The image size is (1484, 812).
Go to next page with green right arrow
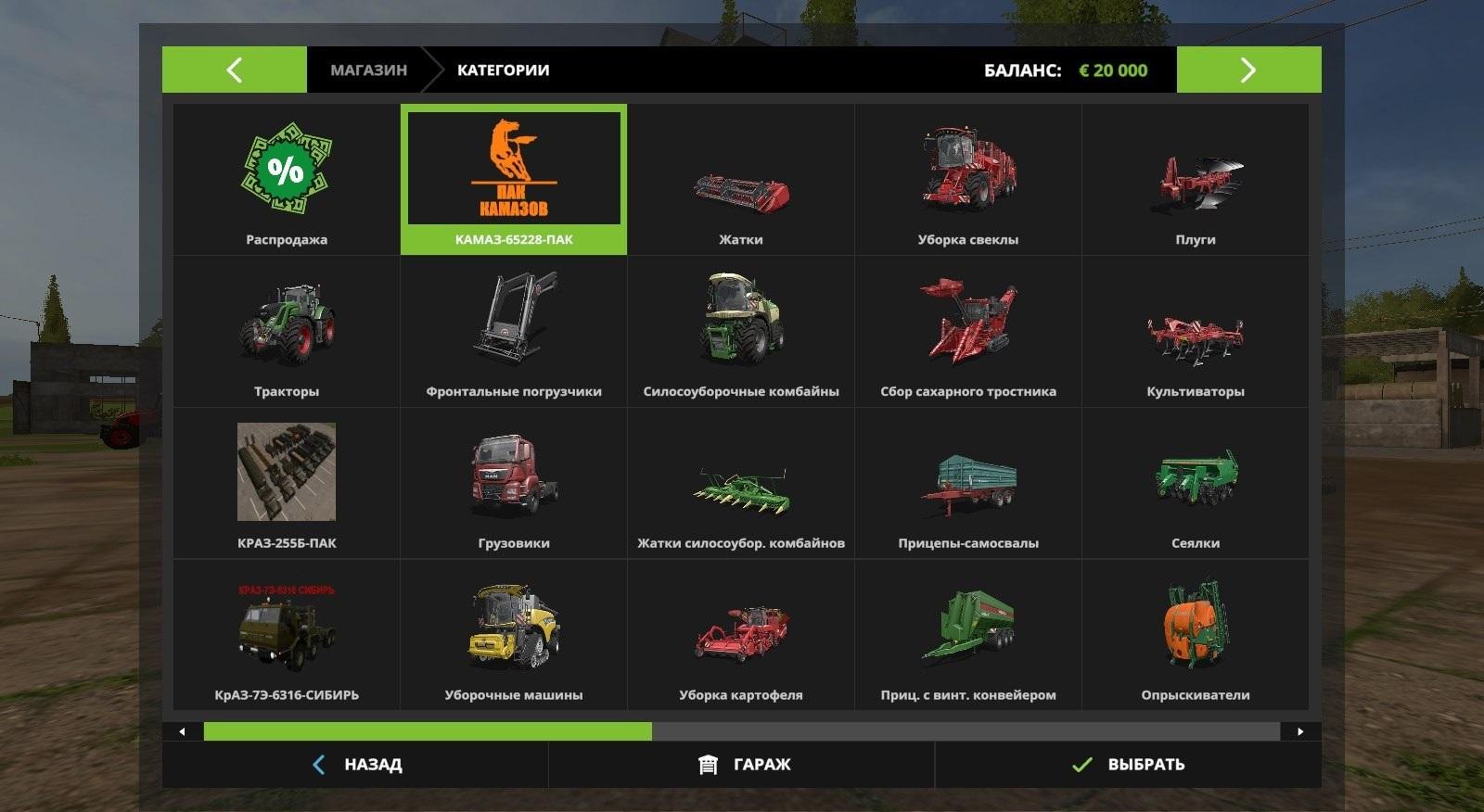coord(1248,70)
